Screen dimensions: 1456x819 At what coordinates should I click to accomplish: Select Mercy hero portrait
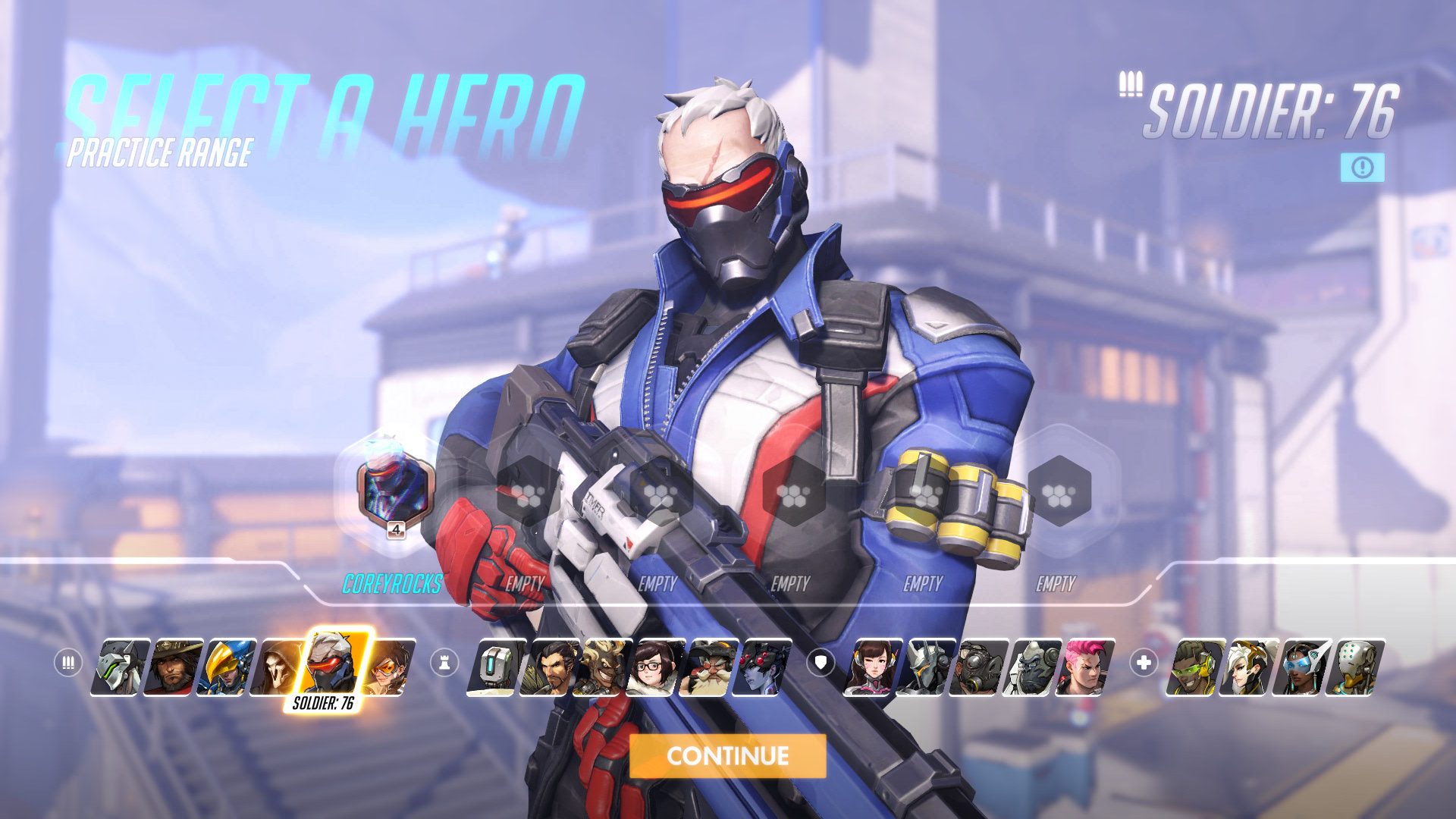pos(1247,667)
